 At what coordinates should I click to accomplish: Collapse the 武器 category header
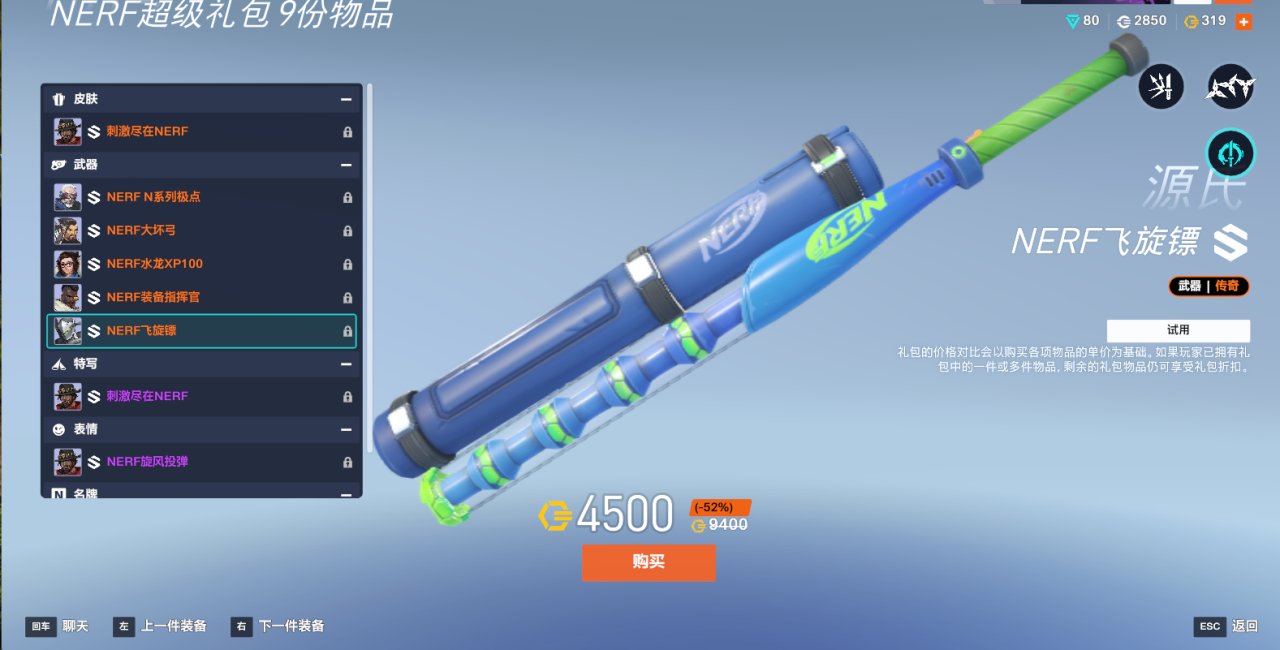click(346, 165)
